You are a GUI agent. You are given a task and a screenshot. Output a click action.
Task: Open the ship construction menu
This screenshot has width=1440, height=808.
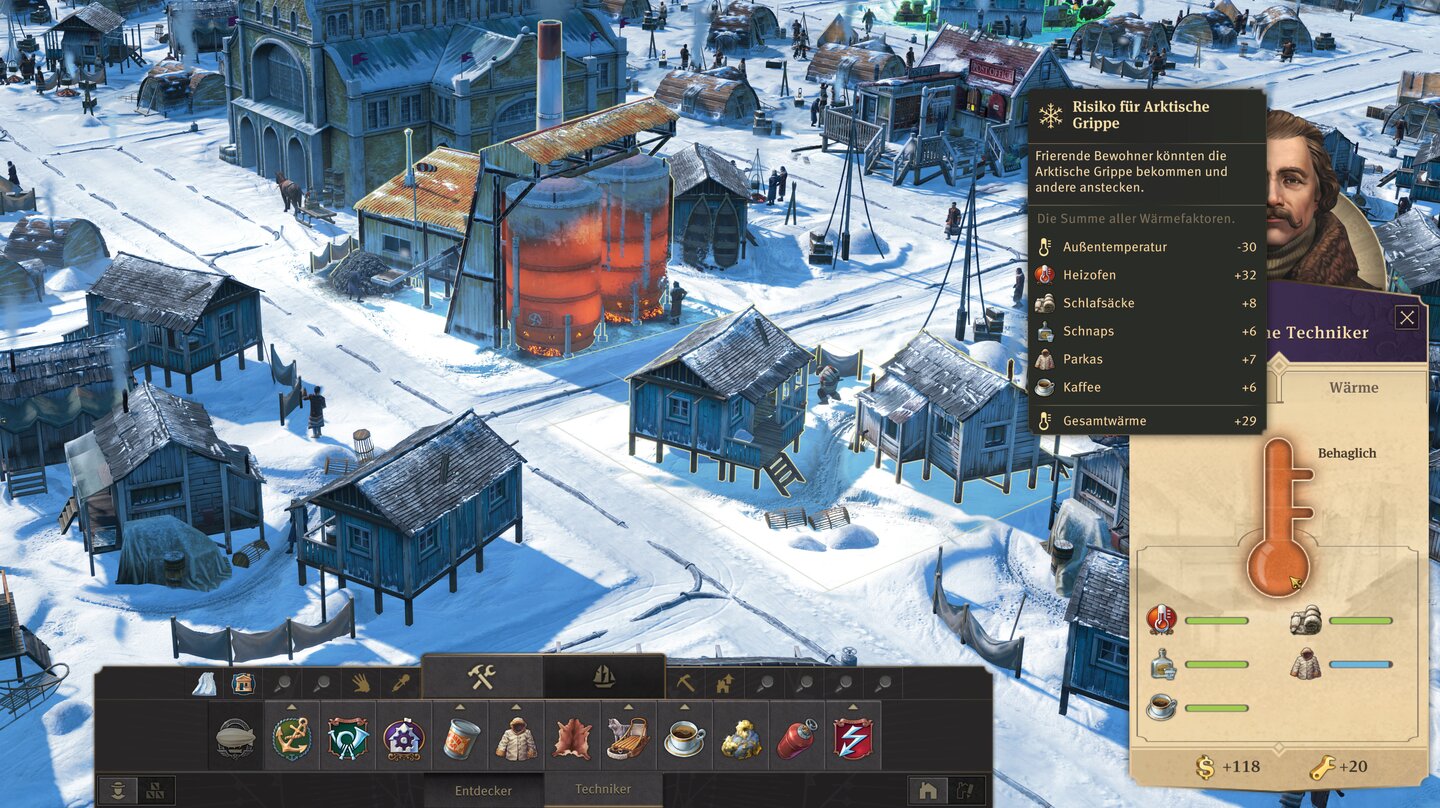604,677
